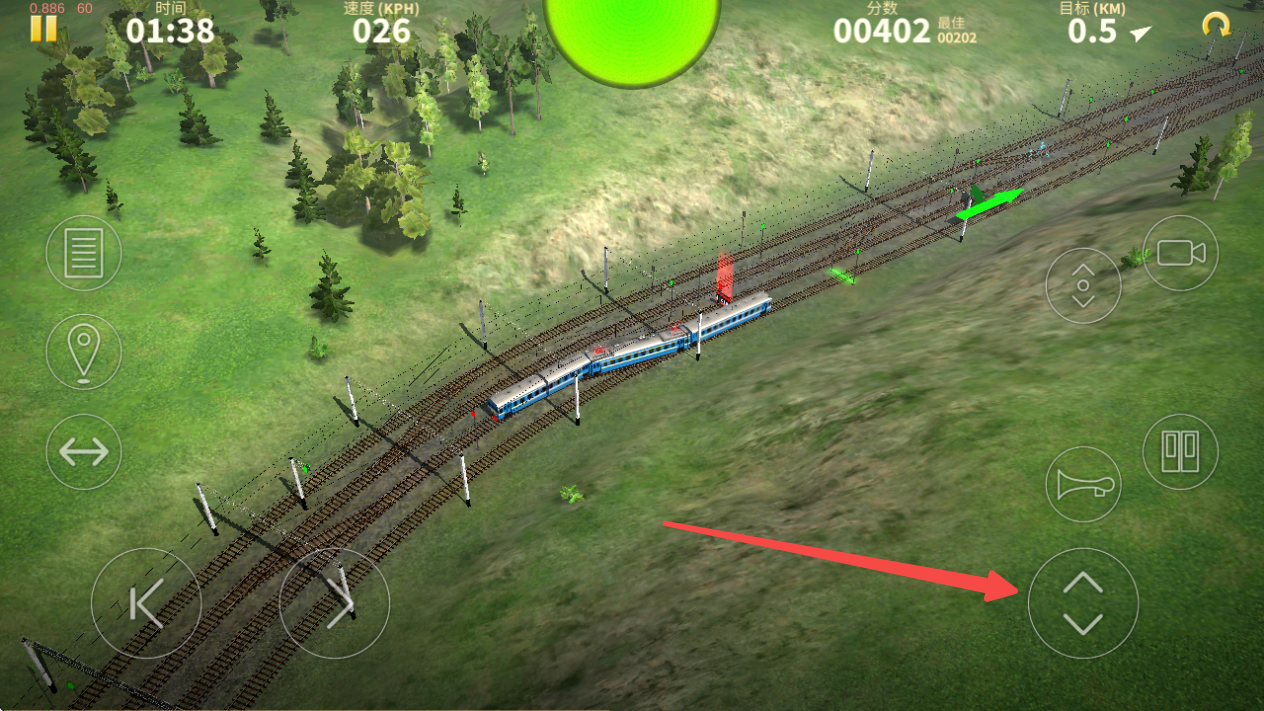Tap the small up-down arrows circle button
This screenshot has width=1264, height=711.
[1083, 286]
